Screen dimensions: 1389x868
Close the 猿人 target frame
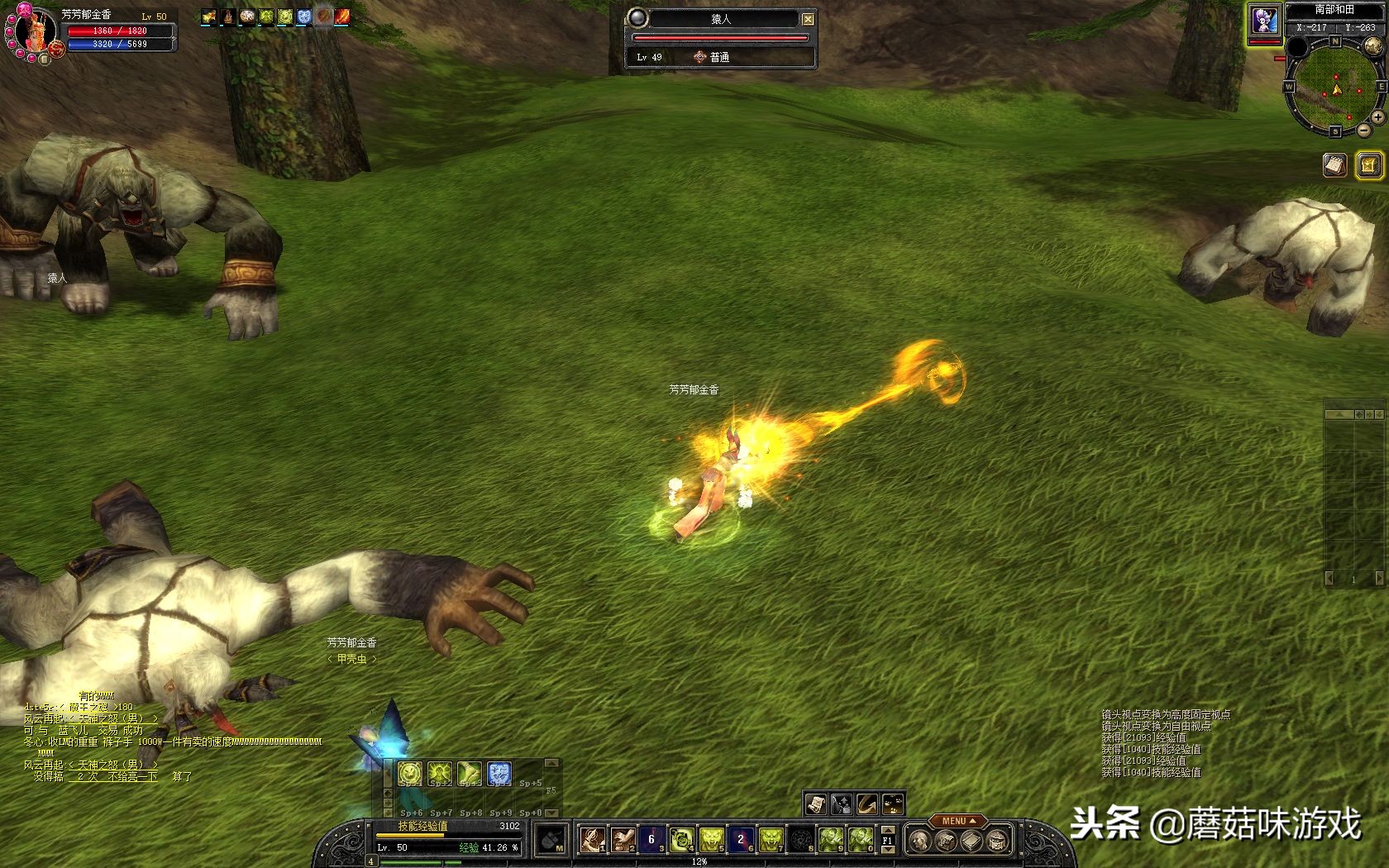point(808,19)
